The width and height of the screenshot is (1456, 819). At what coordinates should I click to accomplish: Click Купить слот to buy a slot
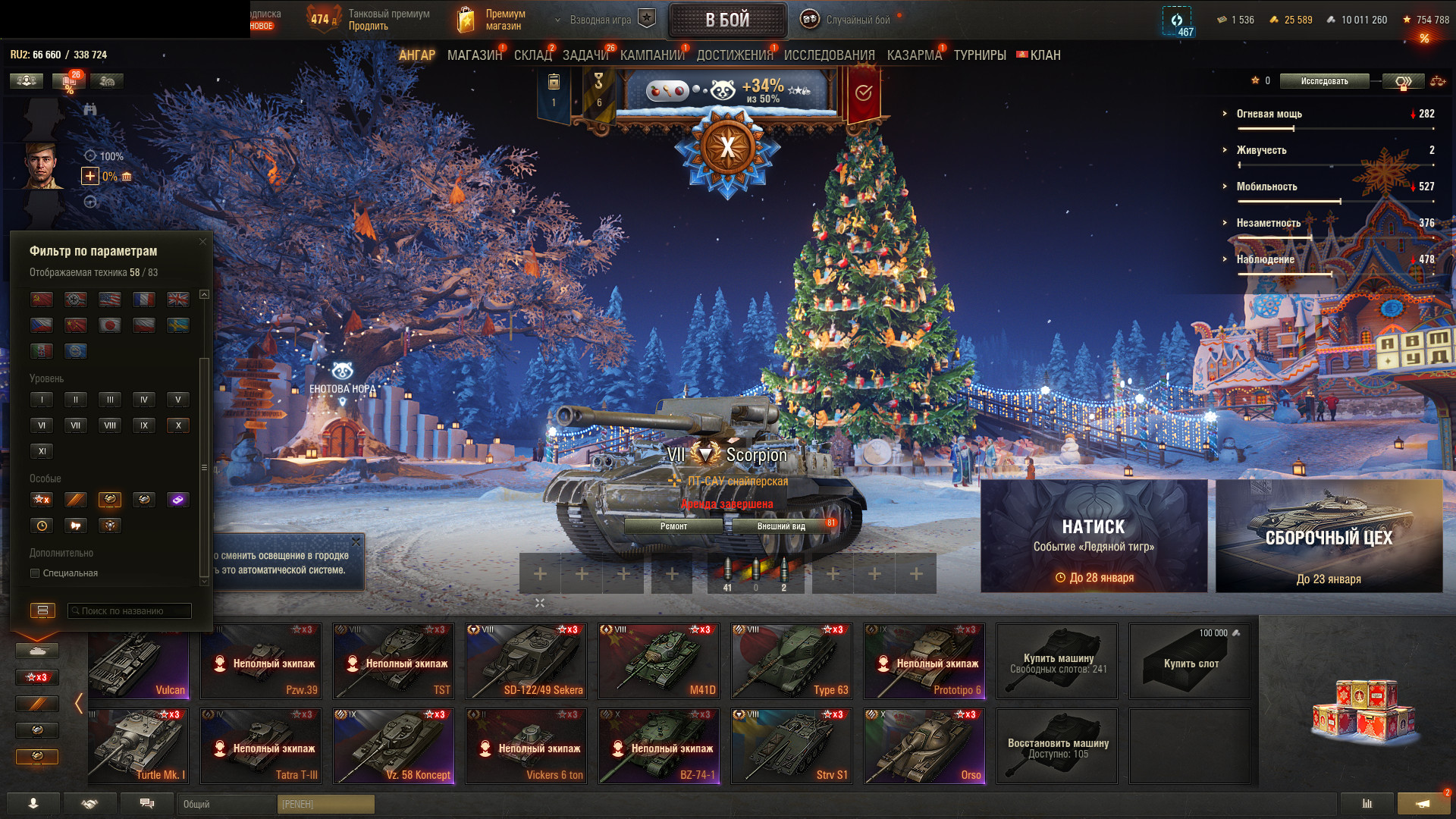pos(1189,661)
